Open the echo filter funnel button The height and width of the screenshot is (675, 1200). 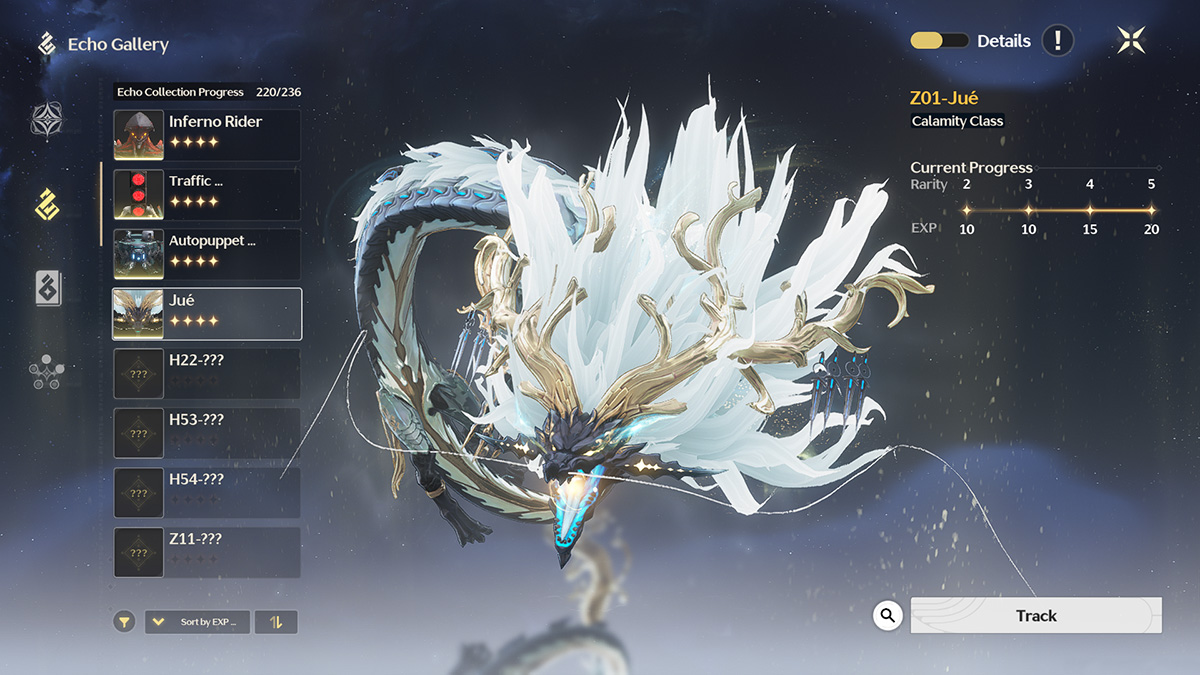click(x=123, y=622)
